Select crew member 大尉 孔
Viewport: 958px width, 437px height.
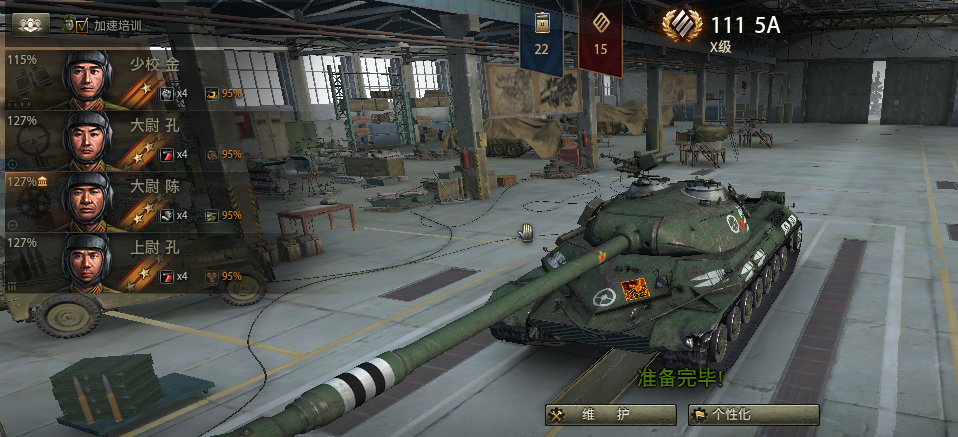[x=130, y=139]
